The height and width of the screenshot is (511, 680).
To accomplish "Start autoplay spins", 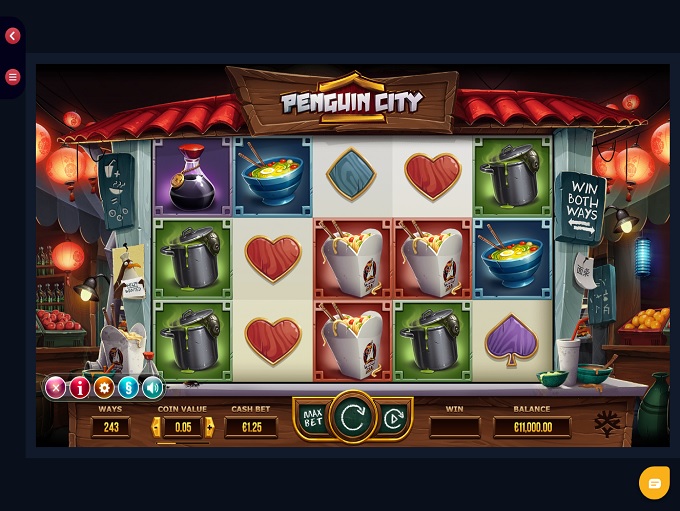I will click(392, 418).
